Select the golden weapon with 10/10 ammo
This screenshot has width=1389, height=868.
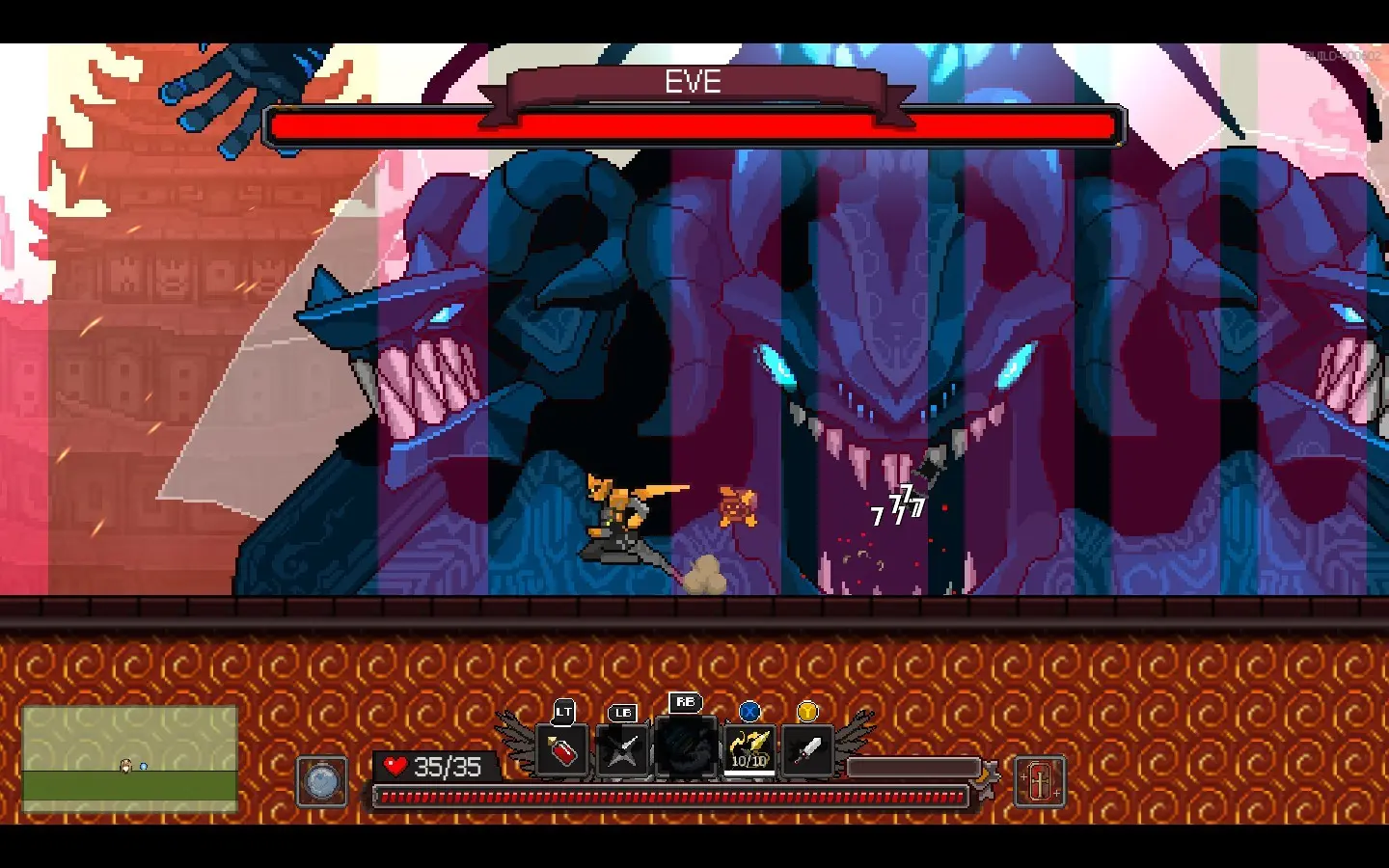(x=749, y=749)
